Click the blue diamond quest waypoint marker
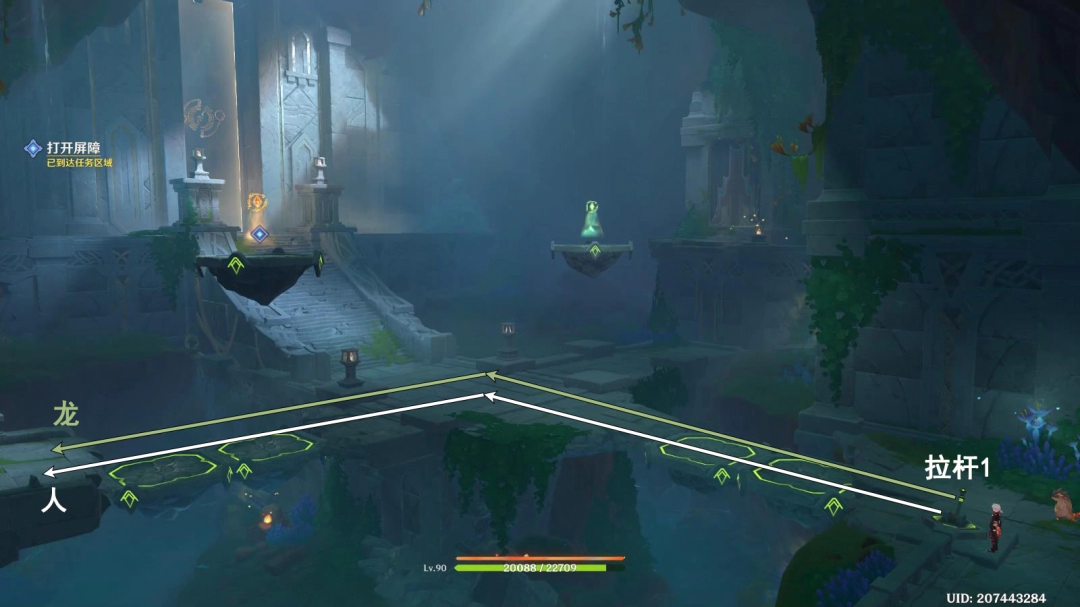 pyautogui.click(x=259, y=234)
